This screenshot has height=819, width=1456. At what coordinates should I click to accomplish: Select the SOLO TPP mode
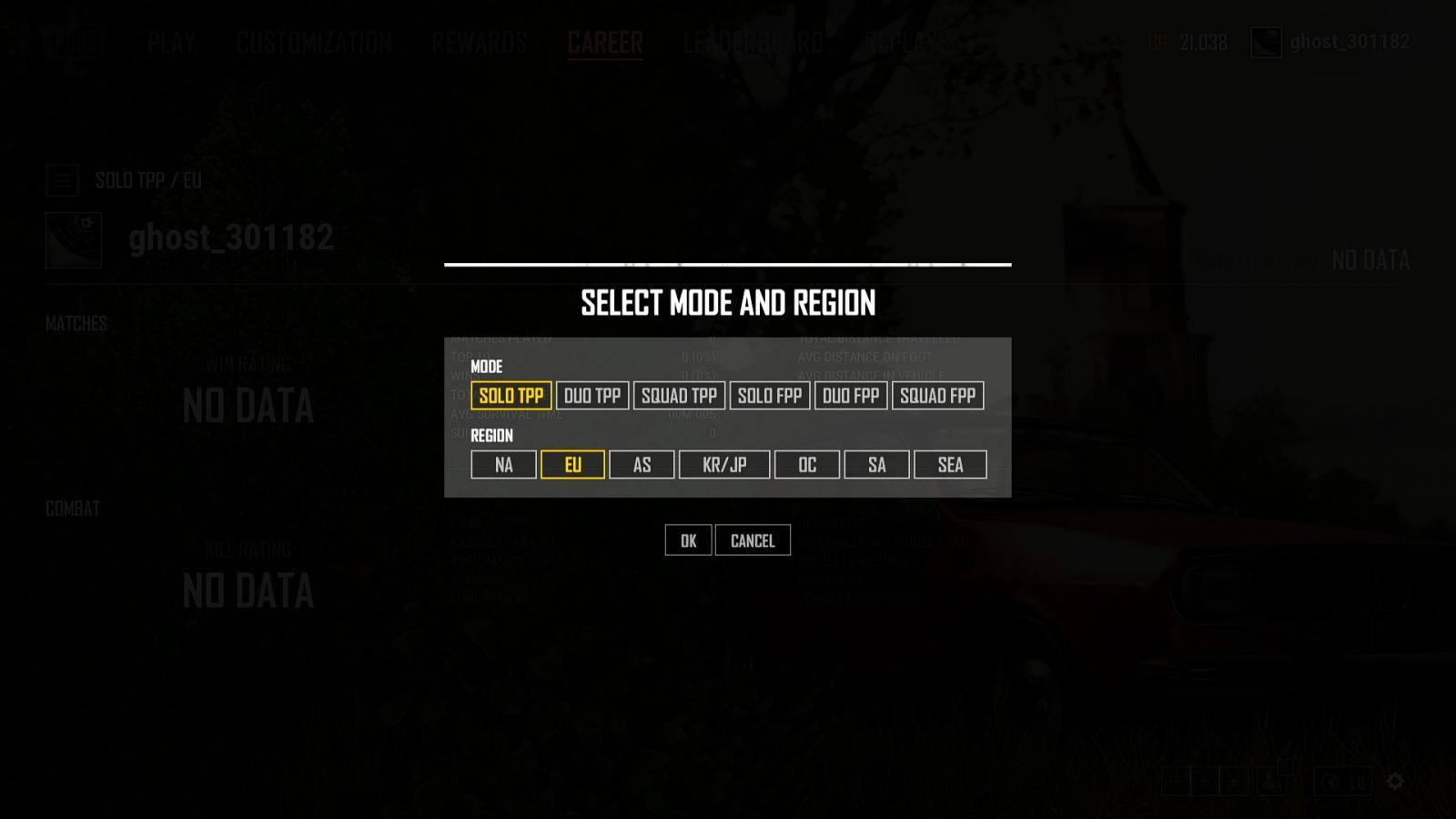tap(511, 396)
